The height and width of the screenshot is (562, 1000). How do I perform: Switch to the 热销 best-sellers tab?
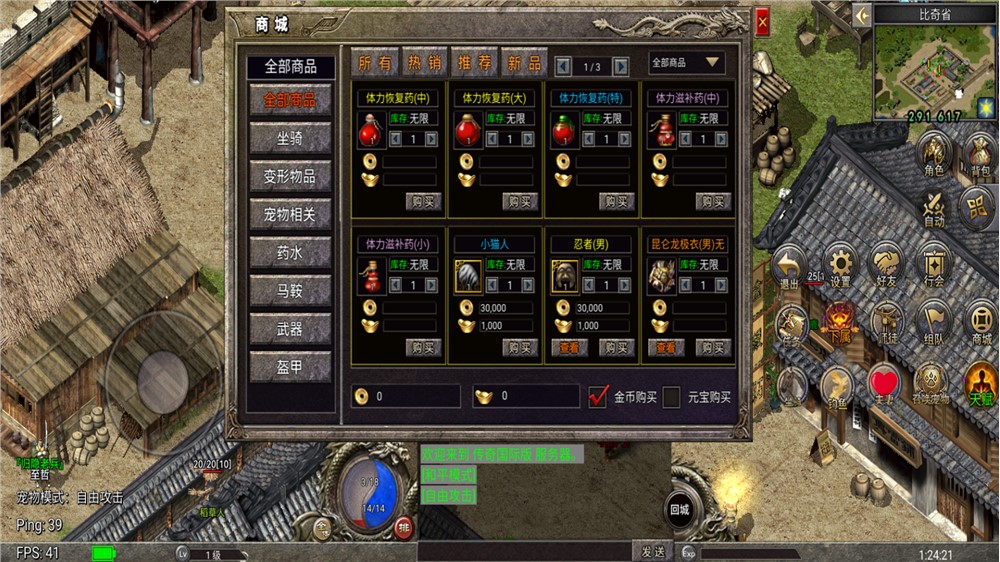(424, 64)
